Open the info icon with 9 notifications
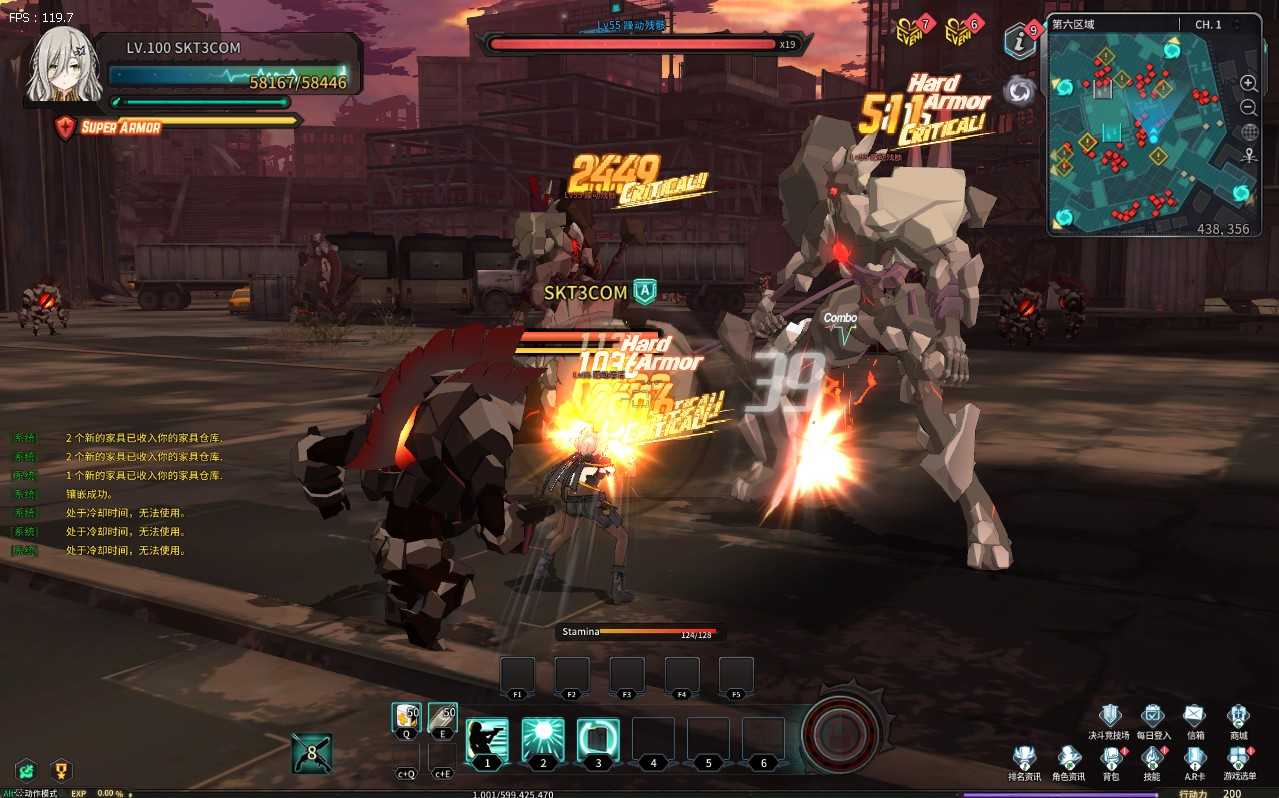 tap(1019, 41)
